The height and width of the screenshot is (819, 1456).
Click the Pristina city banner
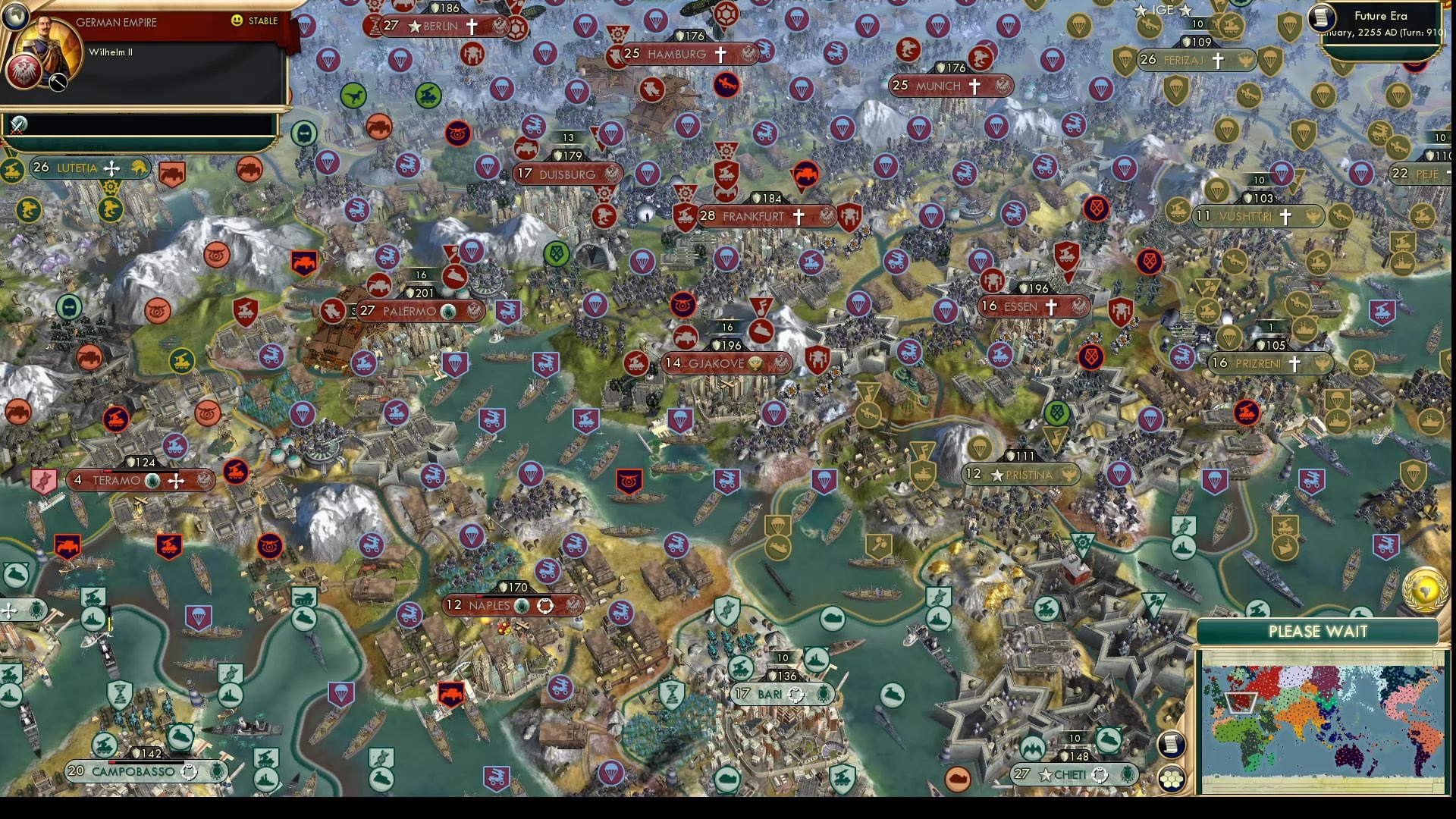(x=1020, y=473)
